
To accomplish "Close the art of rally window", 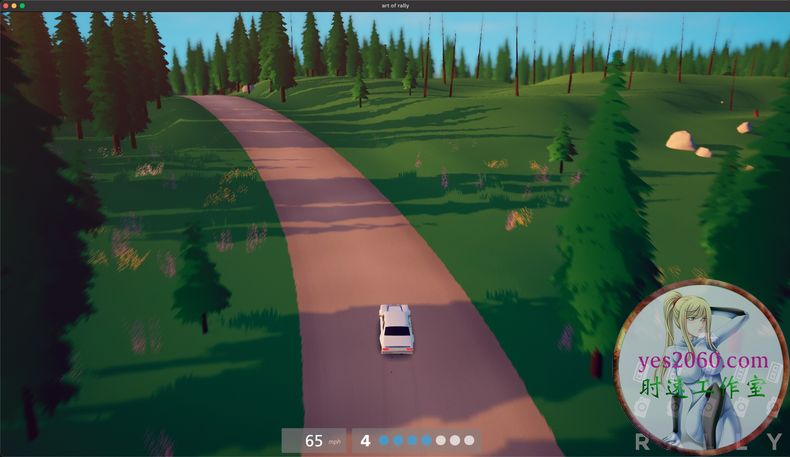I will 6,6.
